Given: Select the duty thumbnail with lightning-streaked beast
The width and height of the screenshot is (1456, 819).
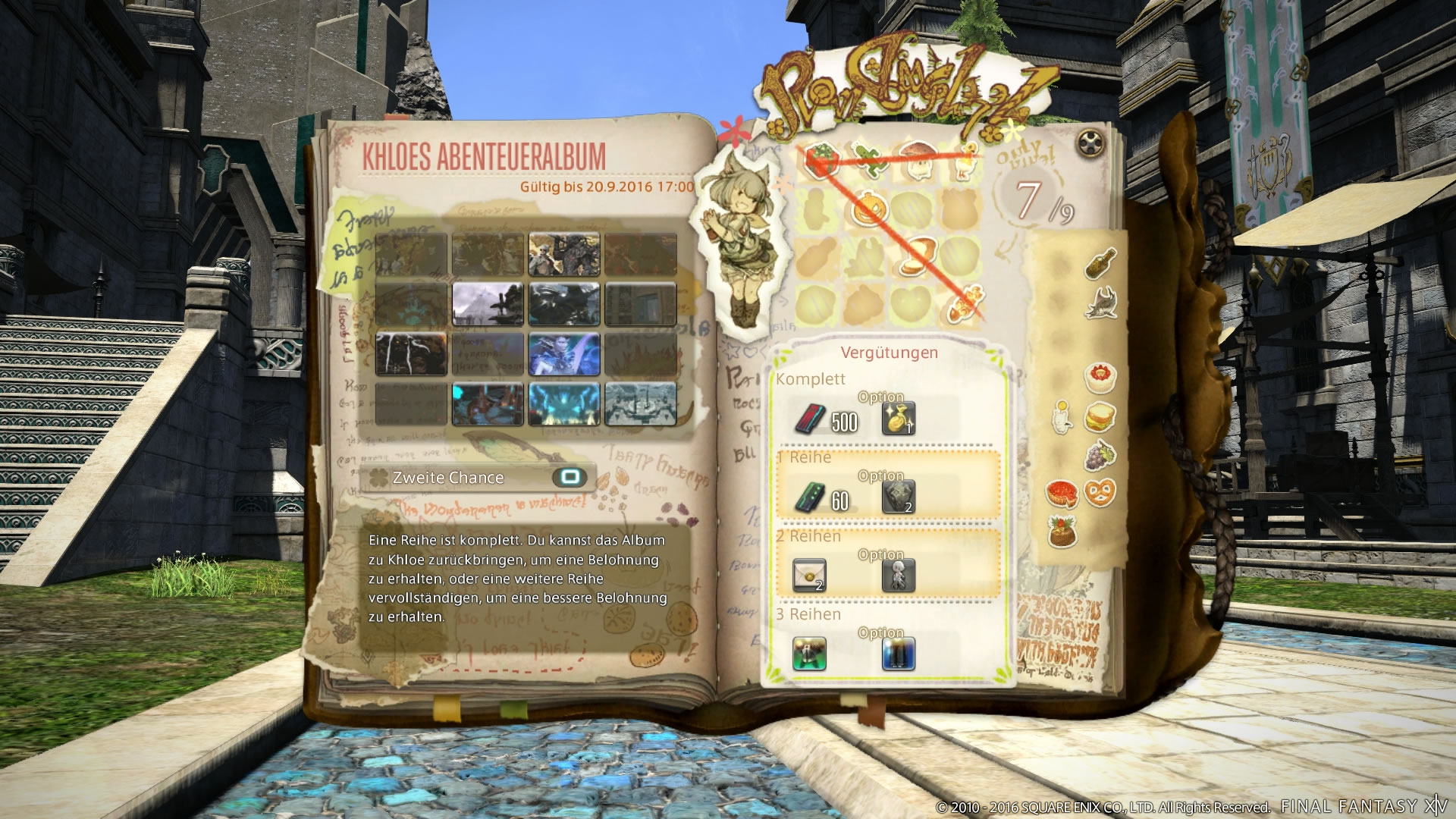Looking at the screenshot, I should (411, 354).
